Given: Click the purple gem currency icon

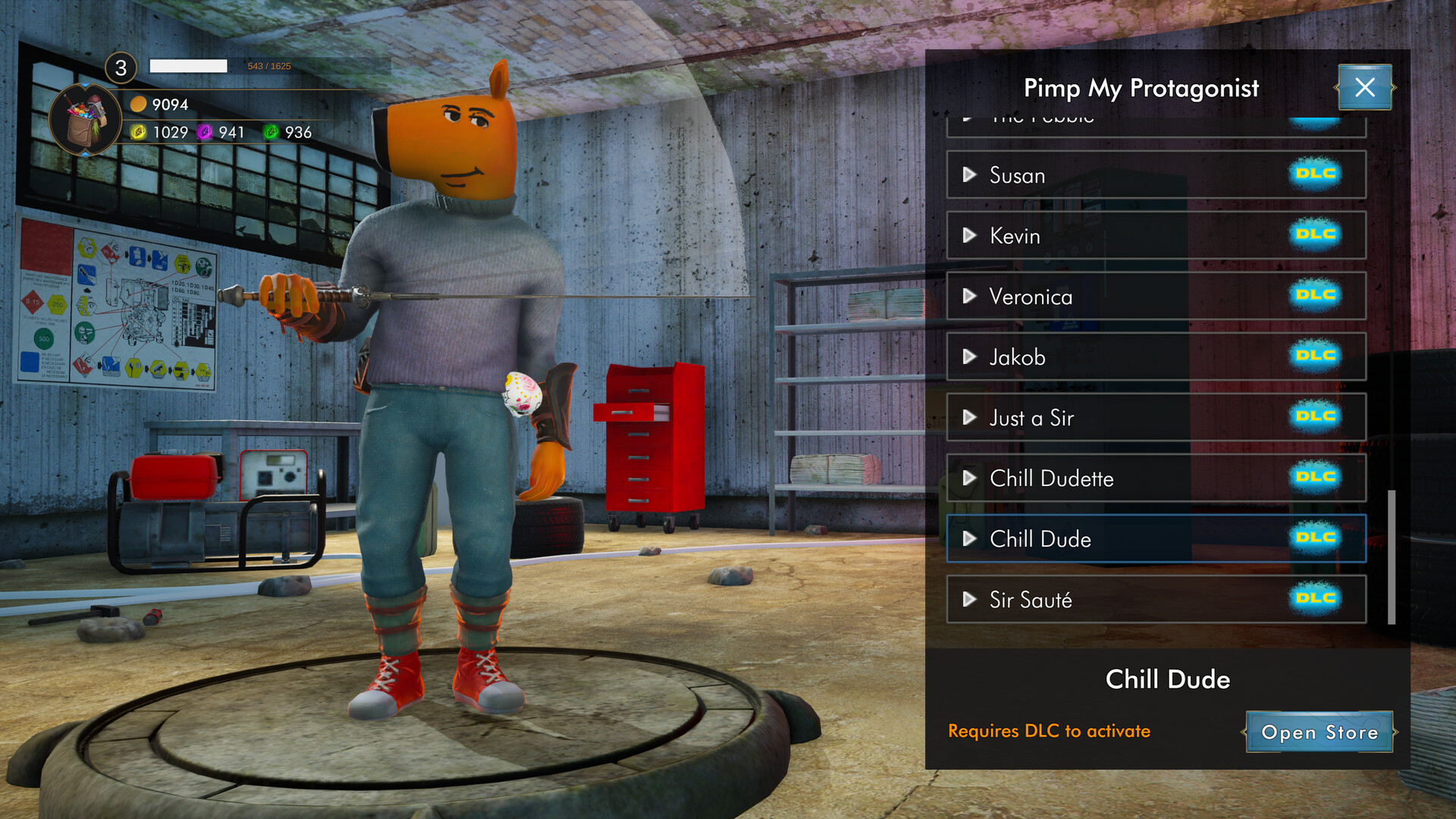Looking at the screenshot, I should point(203,132).
